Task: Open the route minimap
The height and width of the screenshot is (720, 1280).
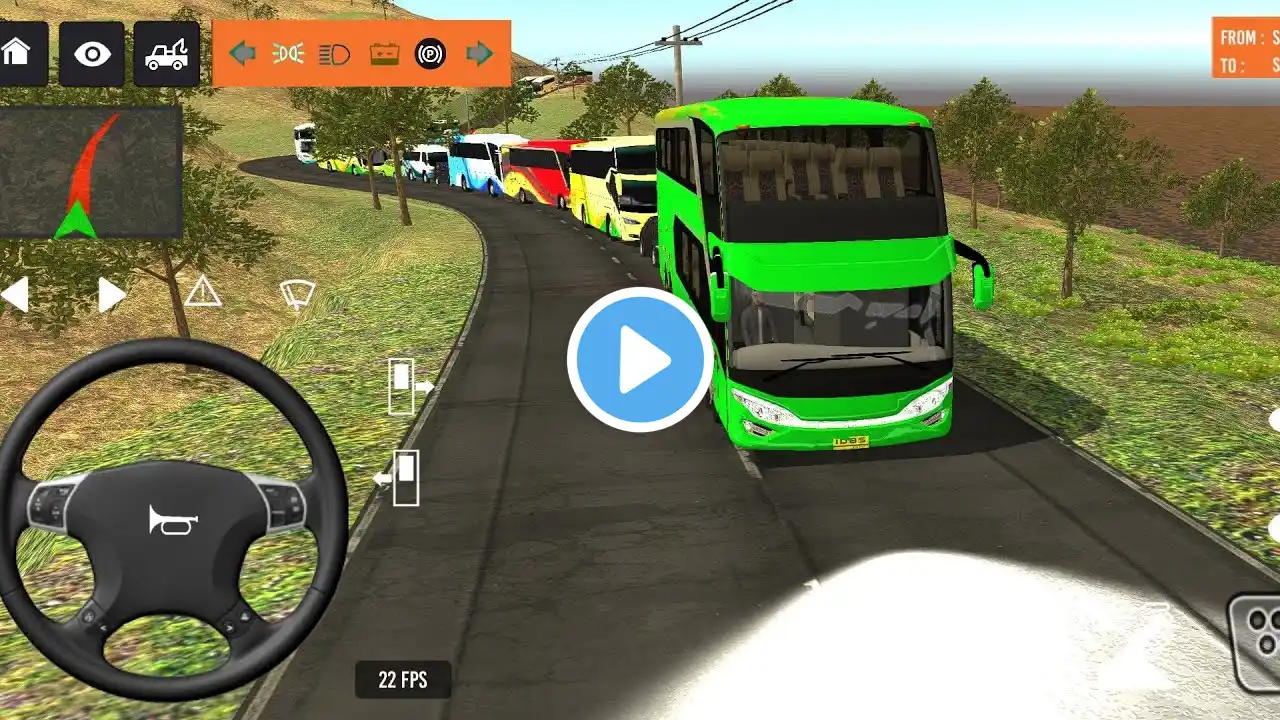Action: pos(91,172)
